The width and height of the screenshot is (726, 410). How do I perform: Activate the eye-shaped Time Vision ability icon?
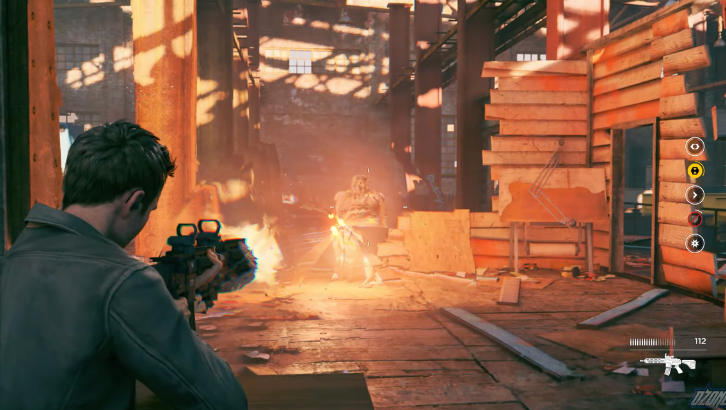(695, 146)
